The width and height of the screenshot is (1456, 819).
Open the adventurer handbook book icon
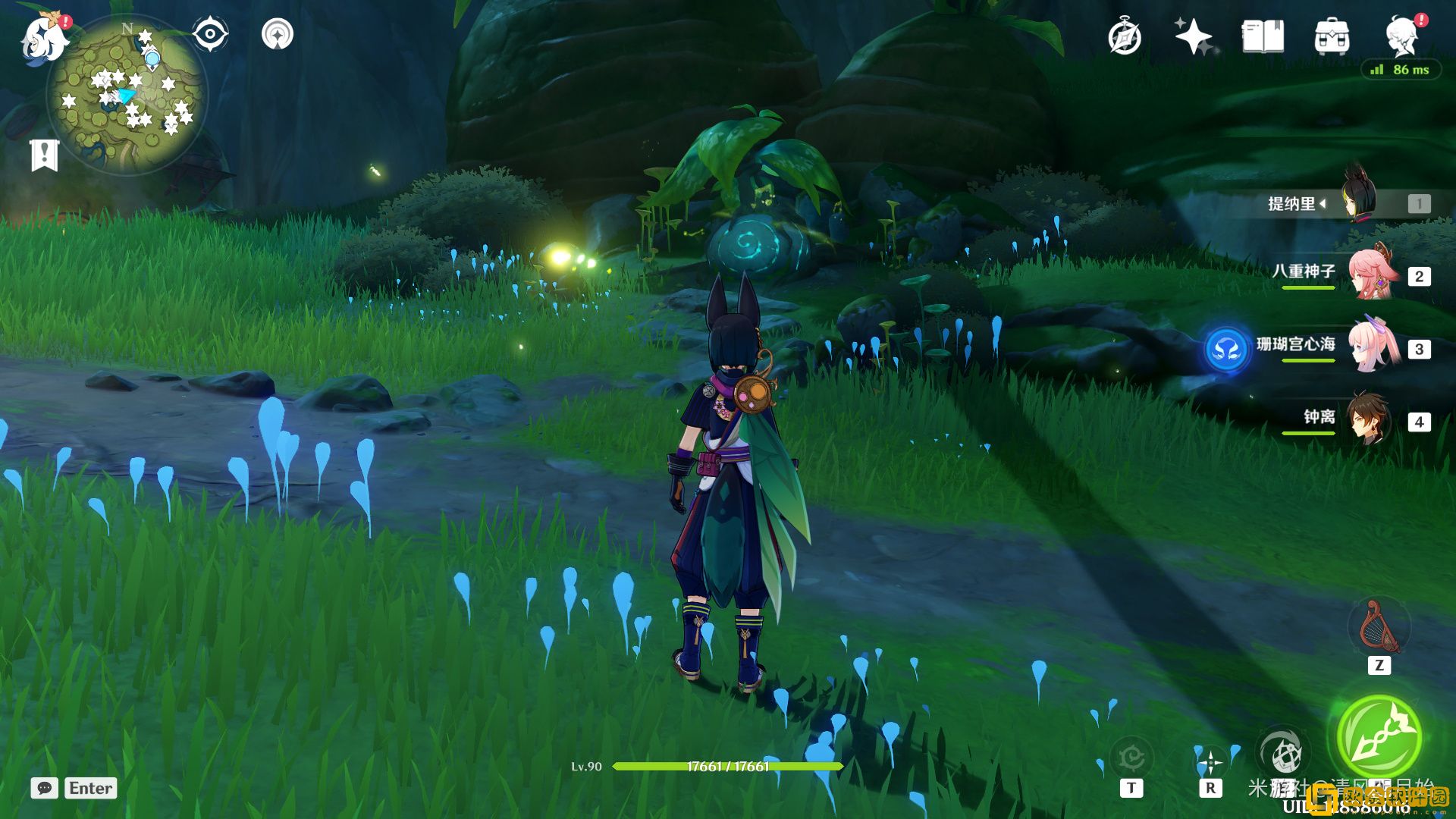1263,36
